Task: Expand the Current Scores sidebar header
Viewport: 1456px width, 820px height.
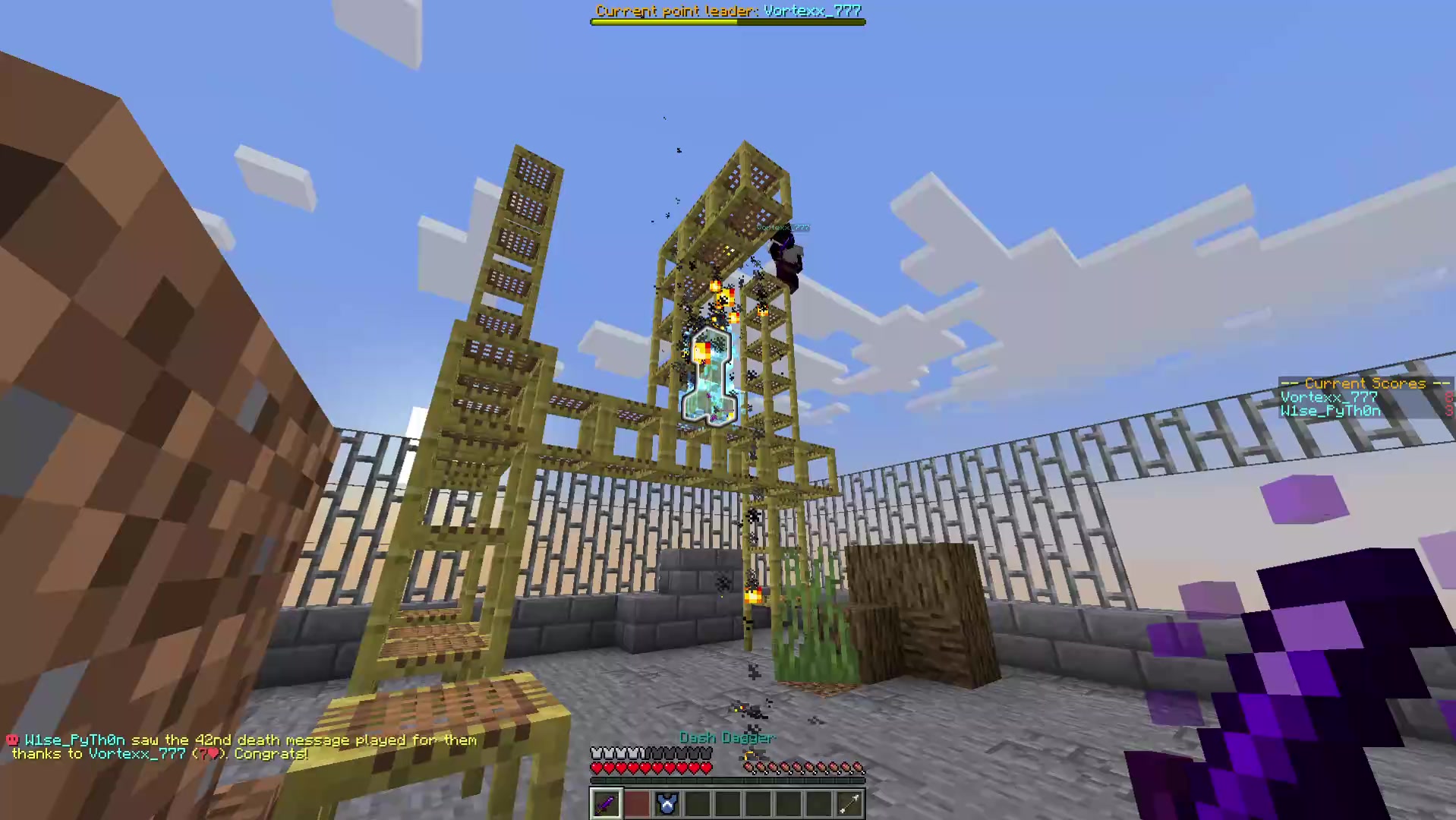Action: click(x=1364, y=383)
